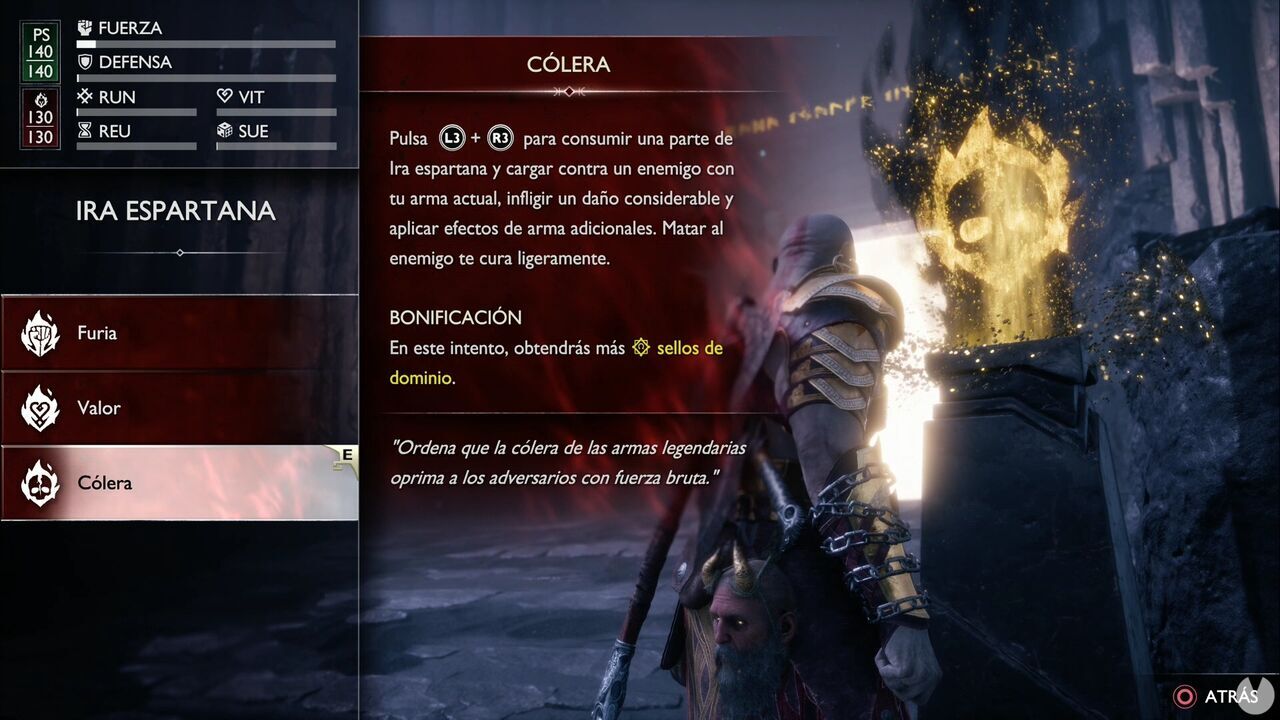The image size is (1280, 720).
Task: Click the FUERZA strength icon
Action: tap(84, 28)
